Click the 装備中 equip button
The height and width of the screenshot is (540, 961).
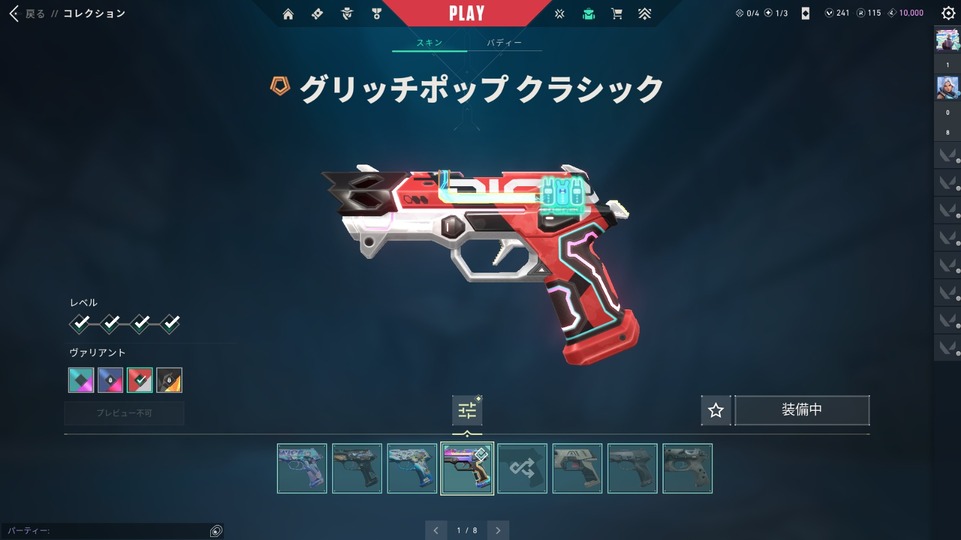802,410
